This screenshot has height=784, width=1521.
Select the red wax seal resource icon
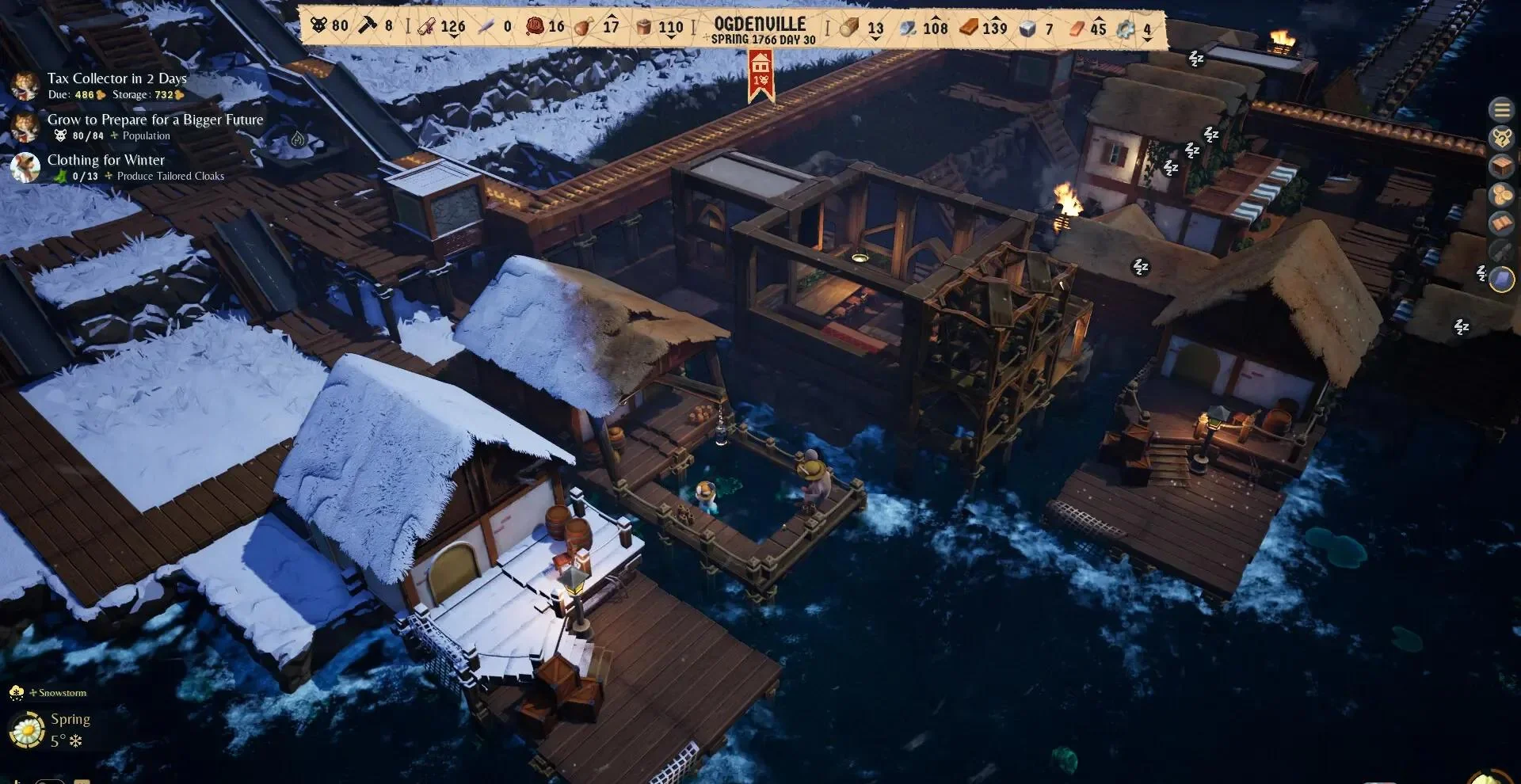536,26
